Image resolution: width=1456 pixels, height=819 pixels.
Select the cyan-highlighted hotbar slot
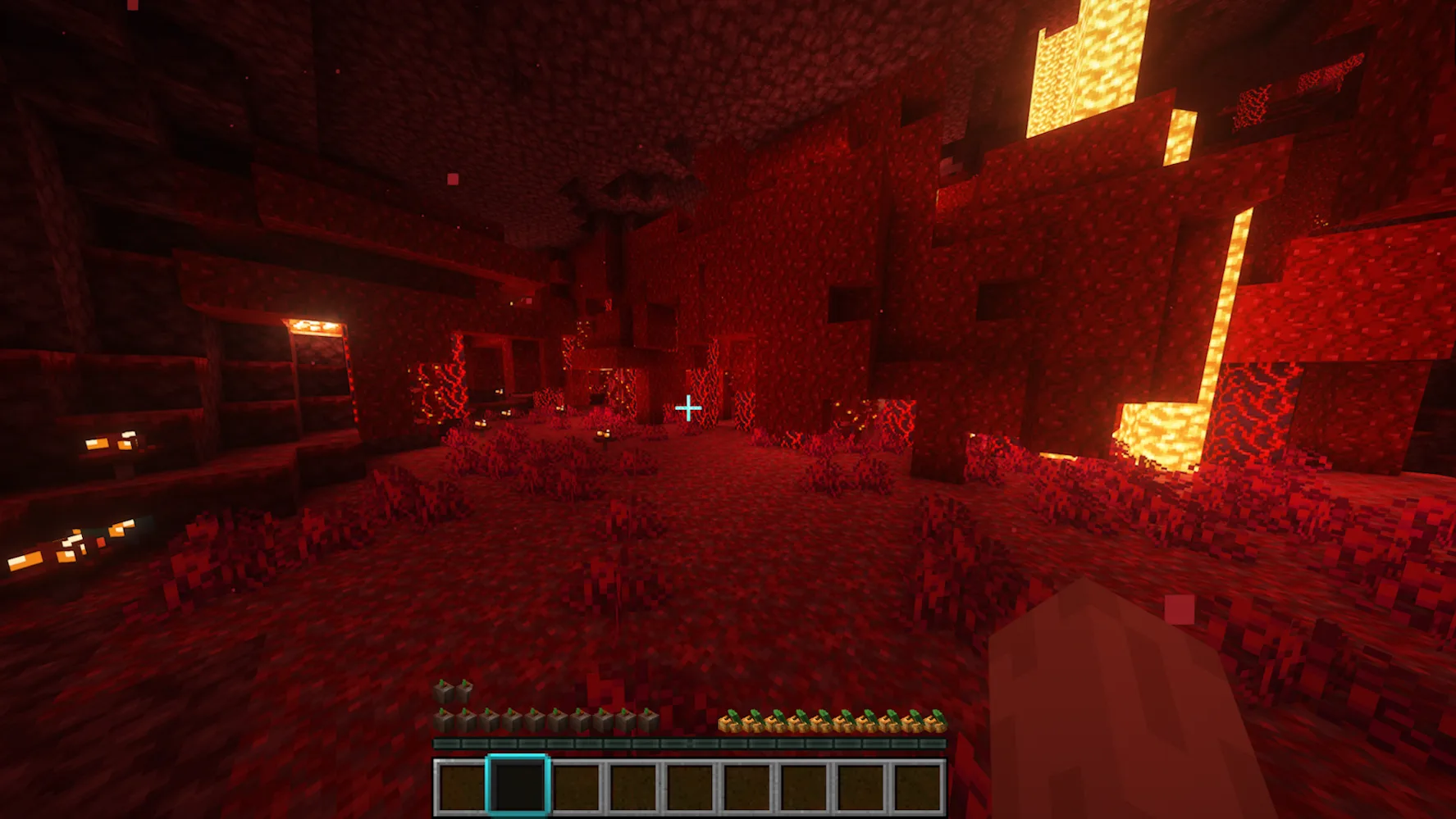(x=517, y=785)
